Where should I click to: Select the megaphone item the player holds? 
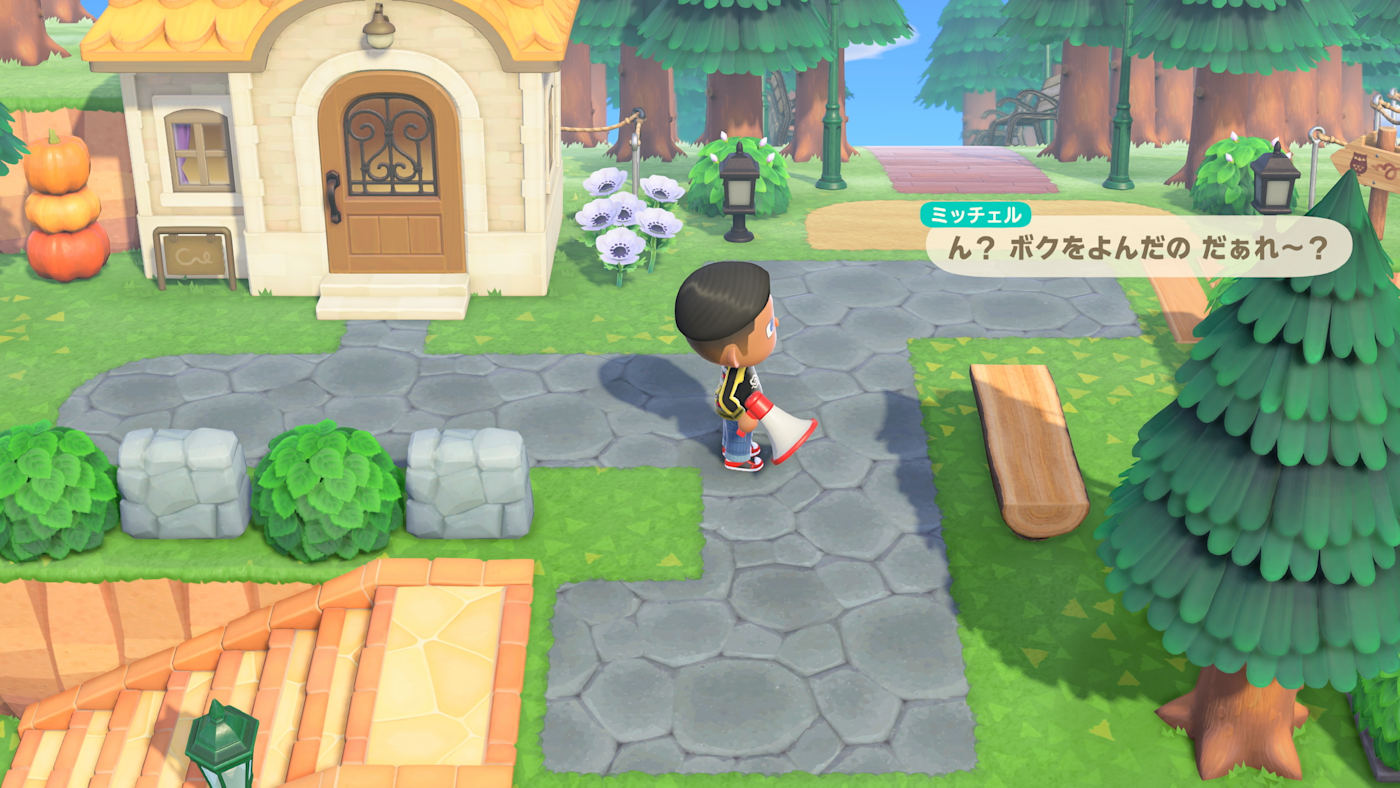coord(782,425)
